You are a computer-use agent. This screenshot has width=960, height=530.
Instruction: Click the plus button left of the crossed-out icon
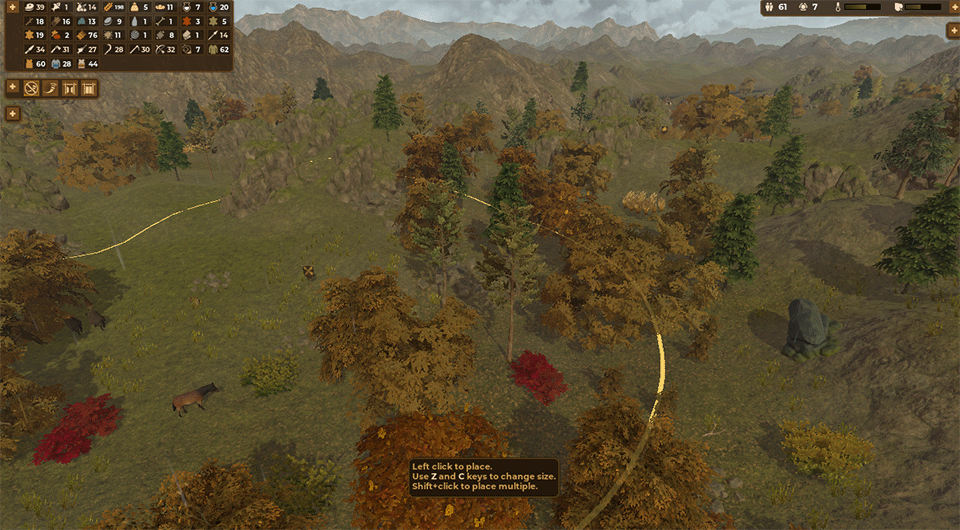(x=12, y=87)
